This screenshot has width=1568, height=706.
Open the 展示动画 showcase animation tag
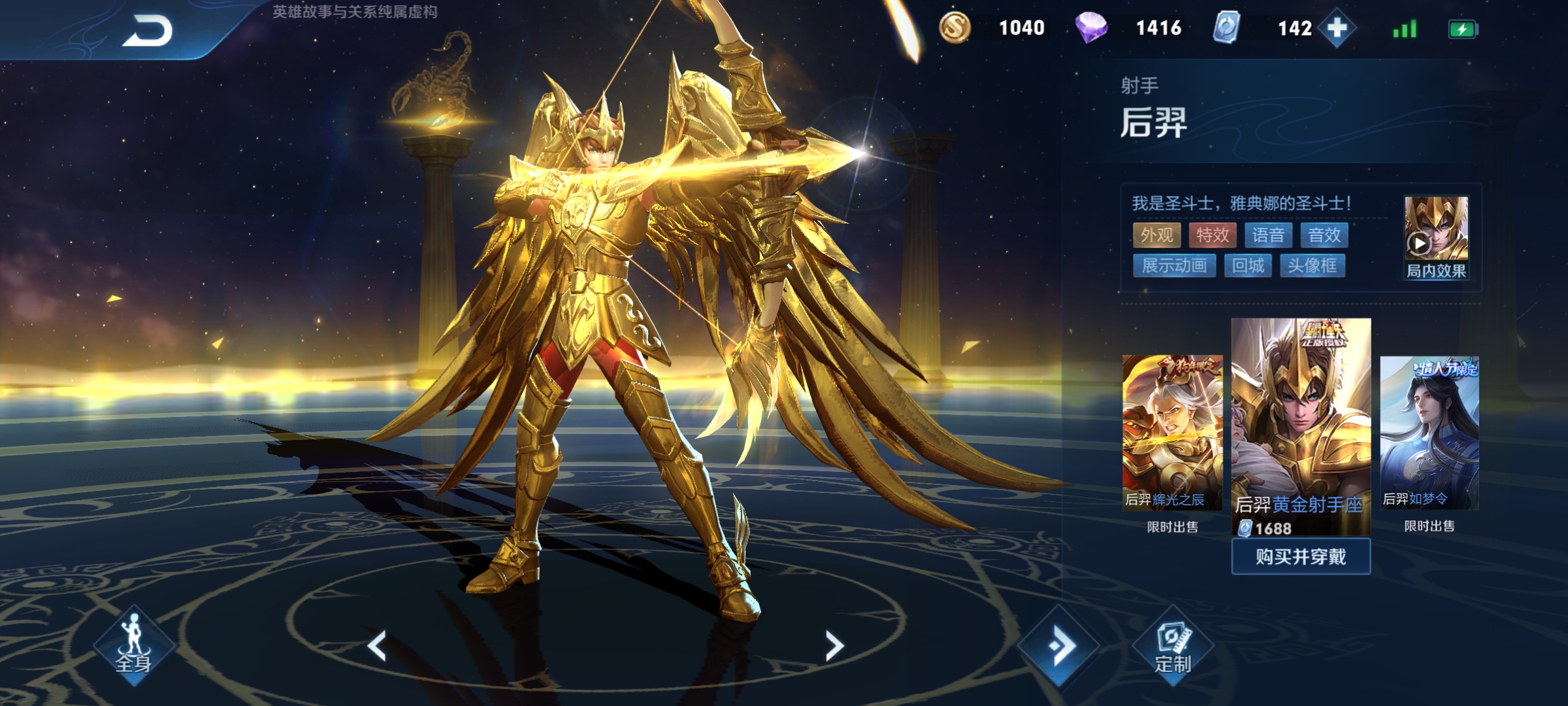click(1174, 265)
